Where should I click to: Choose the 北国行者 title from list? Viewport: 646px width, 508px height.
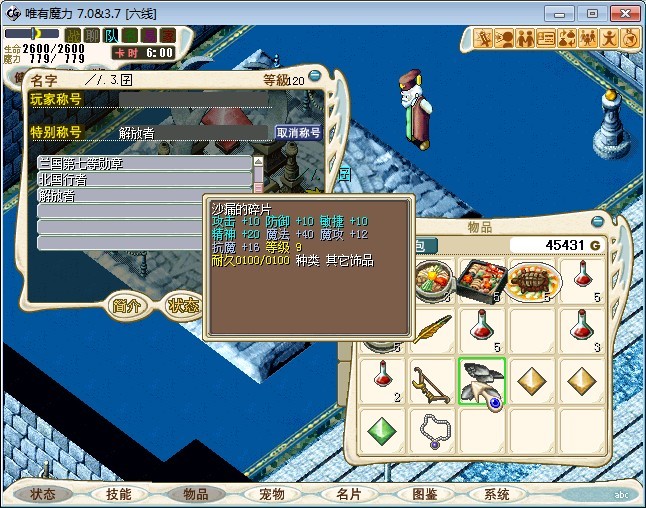tap(145, 180)
